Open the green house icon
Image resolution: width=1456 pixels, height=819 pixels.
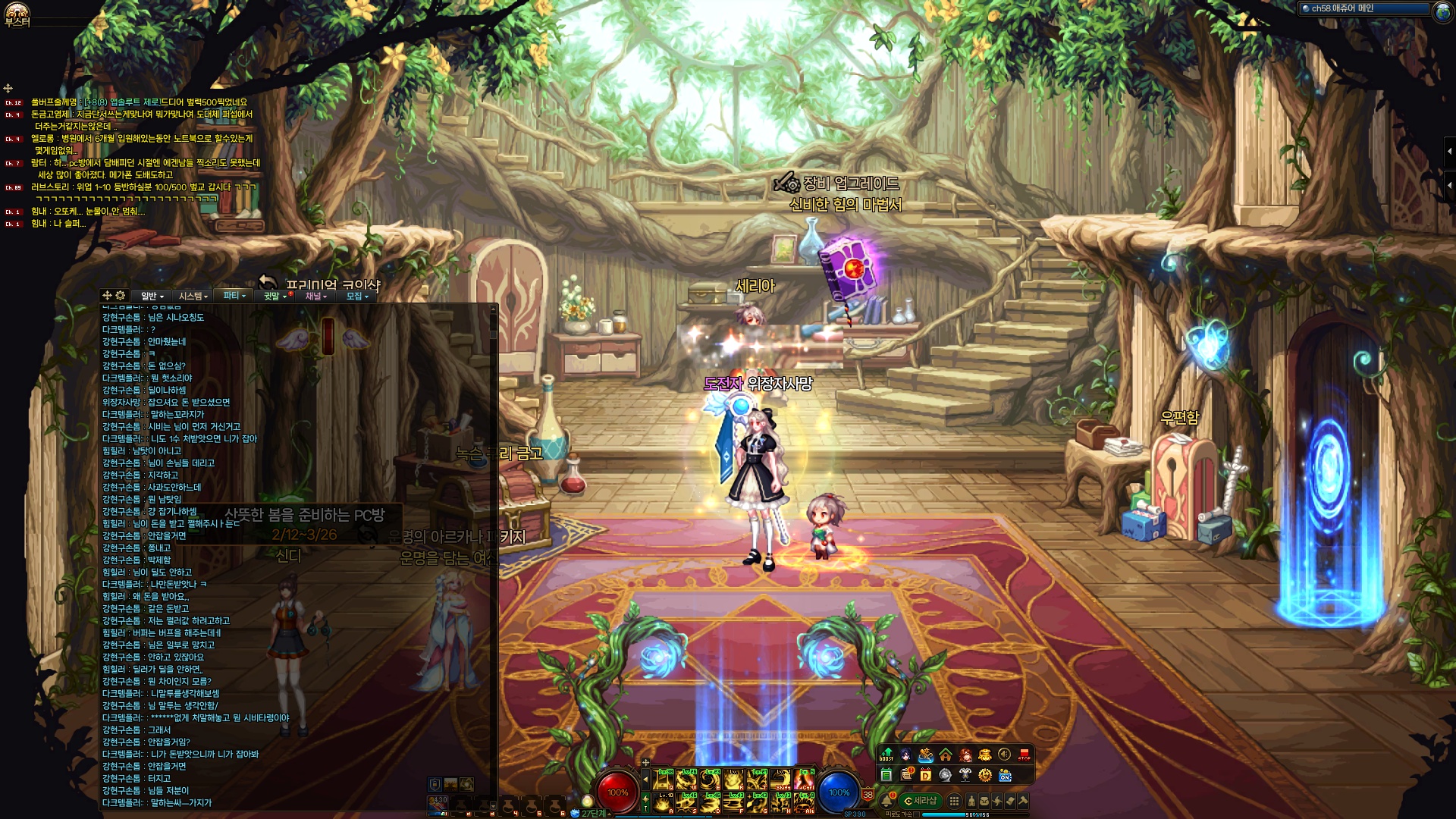(x=946, y=755)
